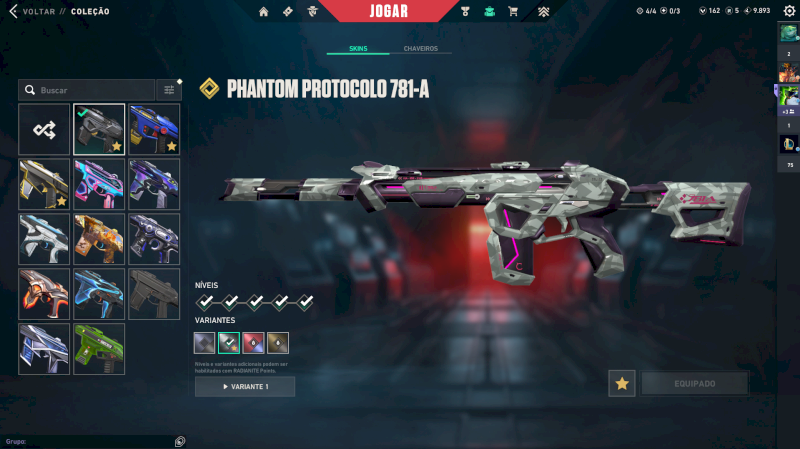Select the random shuffle skin tile
The height and width of the screenshot is (449, 800).
coord(44,129)
